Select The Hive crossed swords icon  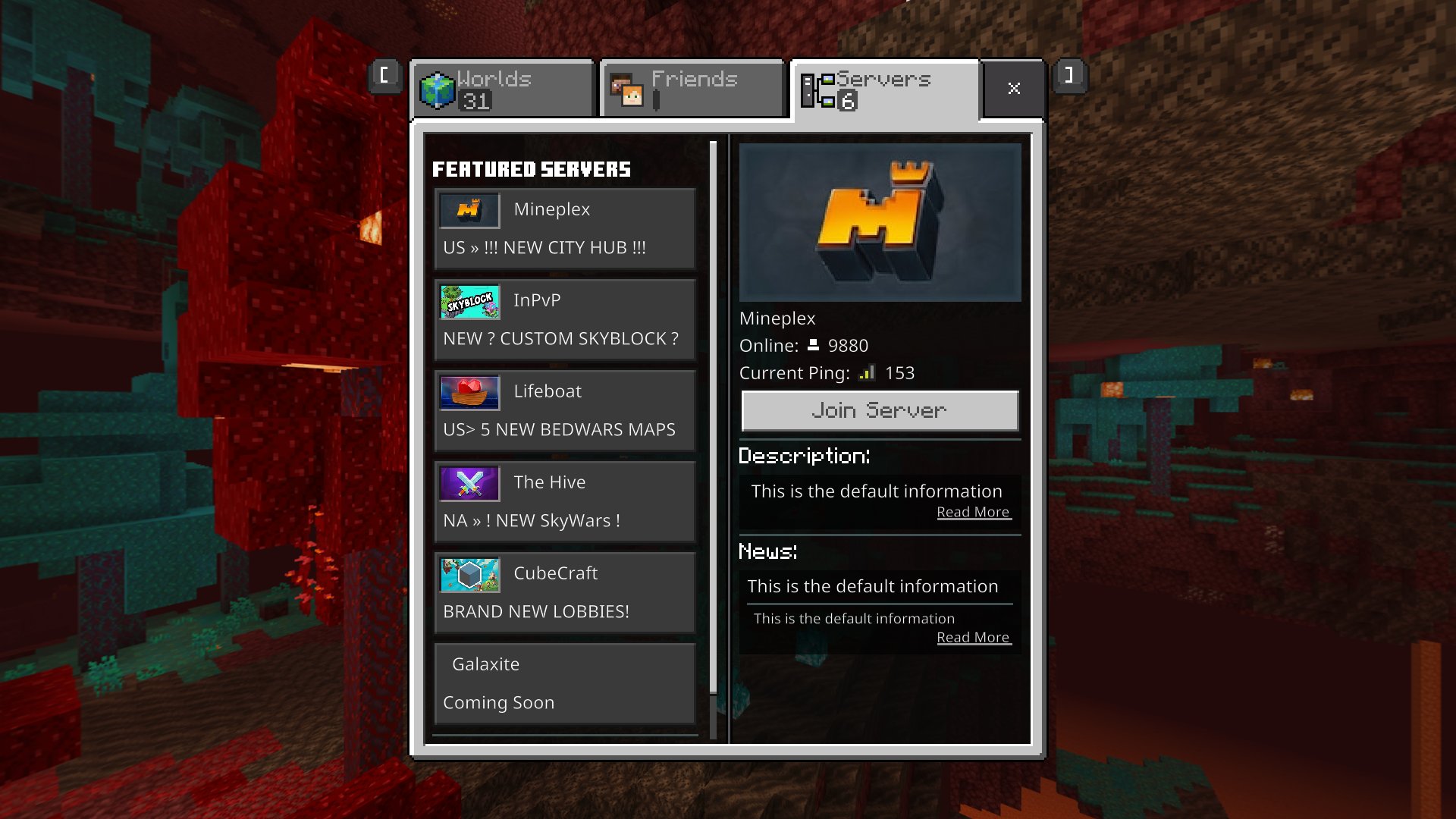point(469,483)
